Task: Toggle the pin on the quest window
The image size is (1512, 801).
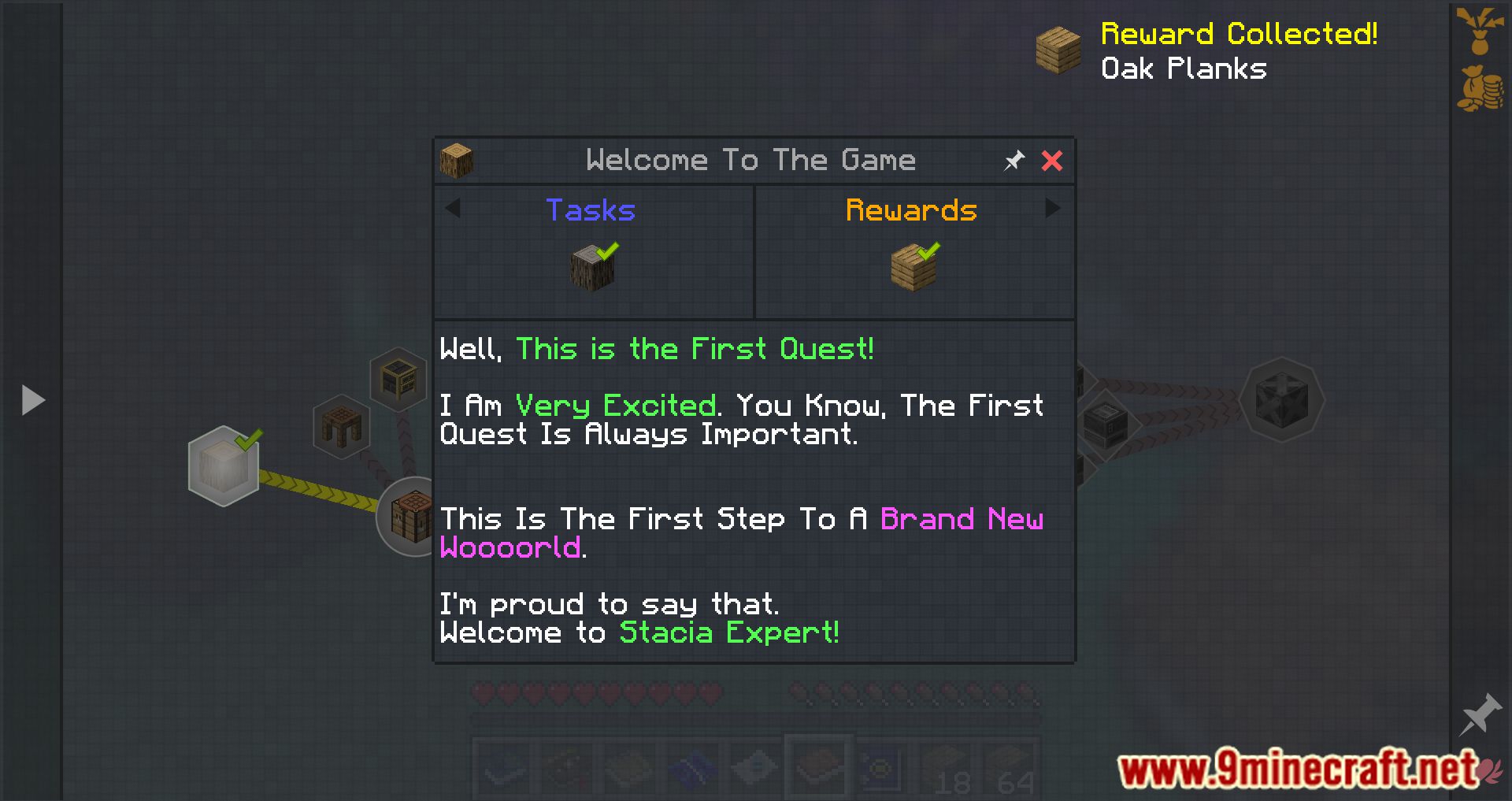Action: 1014,160
